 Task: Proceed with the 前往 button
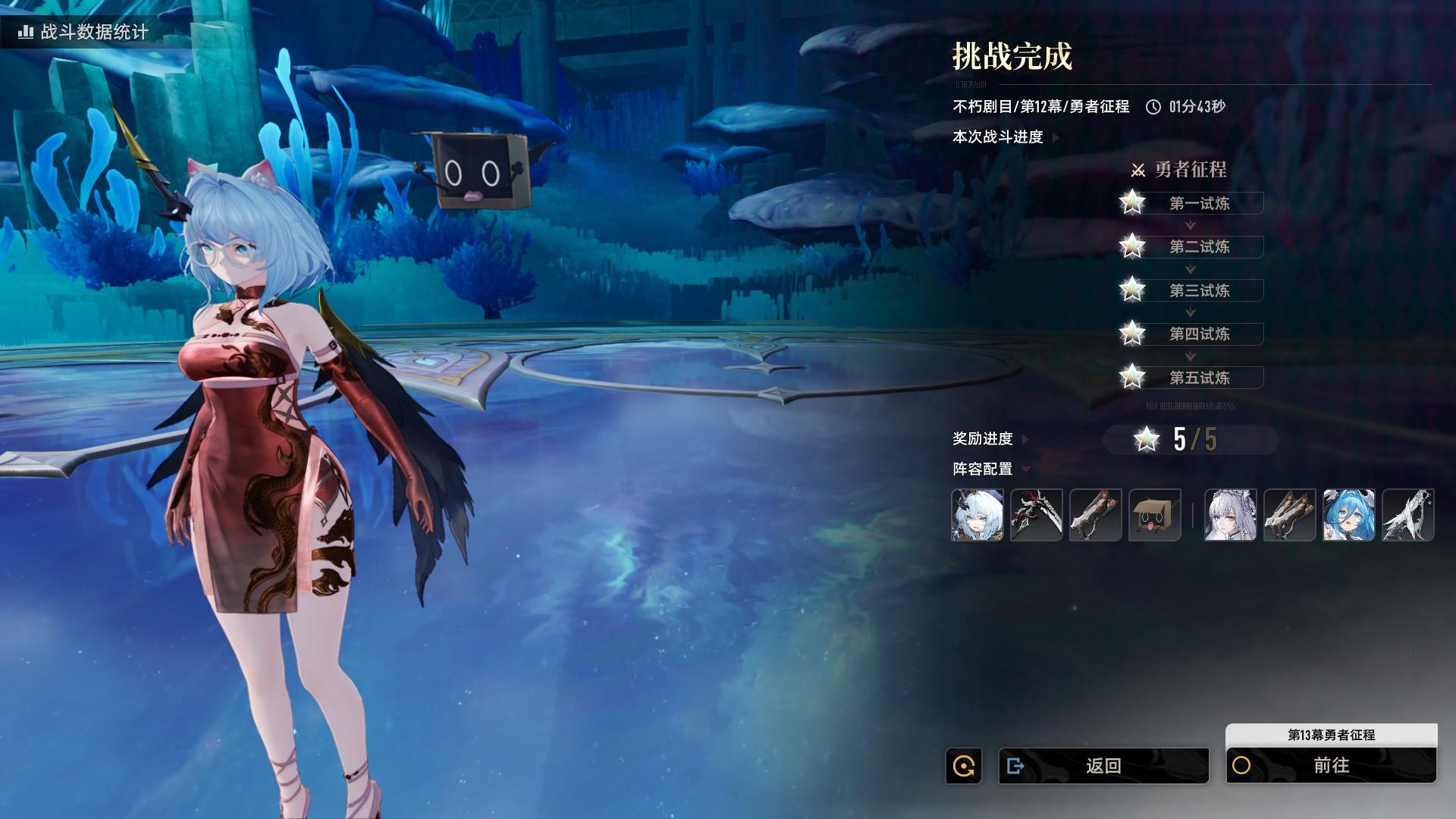point(1331,766)
